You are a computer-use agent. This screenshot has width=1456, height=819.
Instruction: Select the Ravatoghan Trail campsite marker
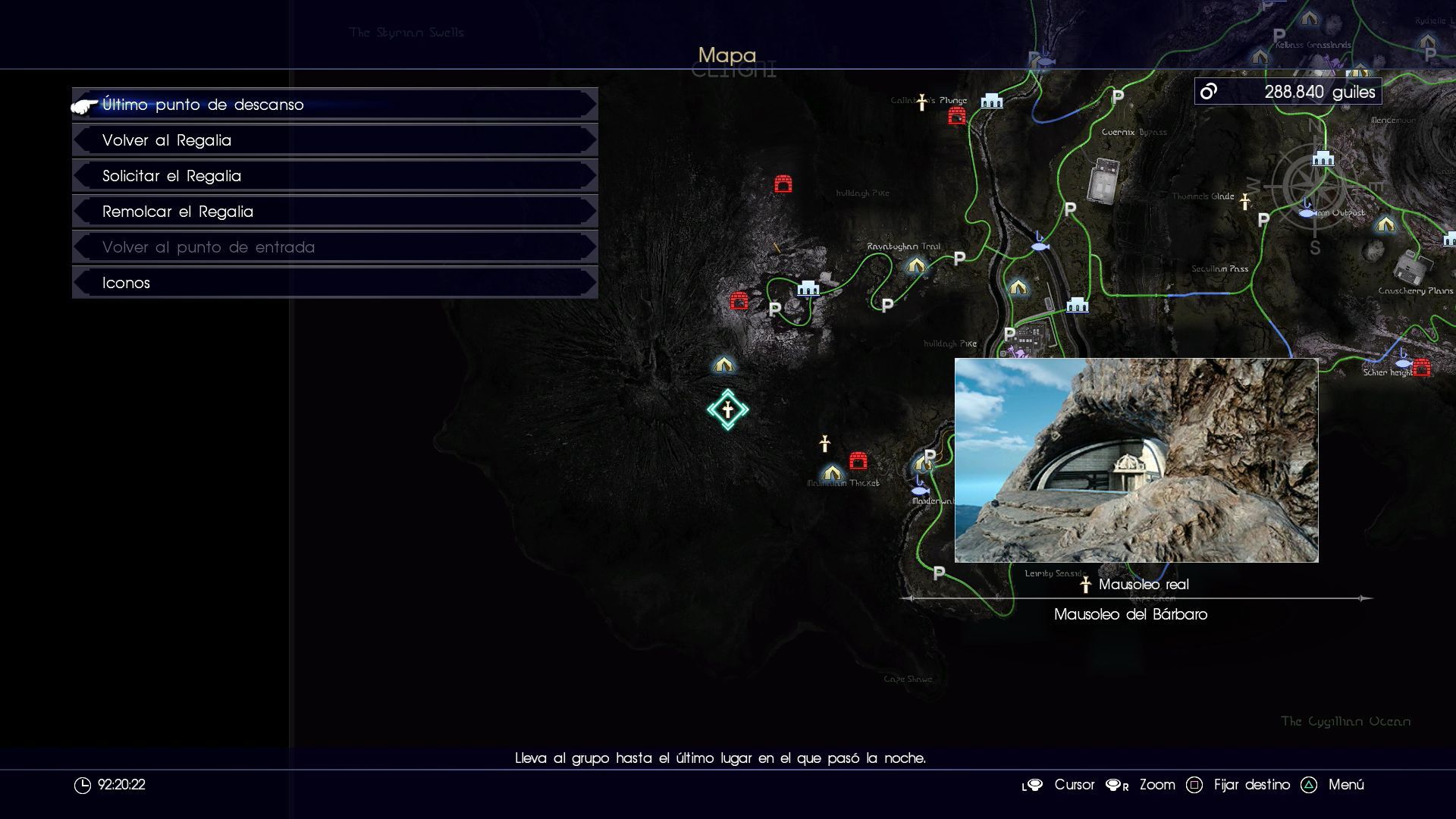click(916, 265)
